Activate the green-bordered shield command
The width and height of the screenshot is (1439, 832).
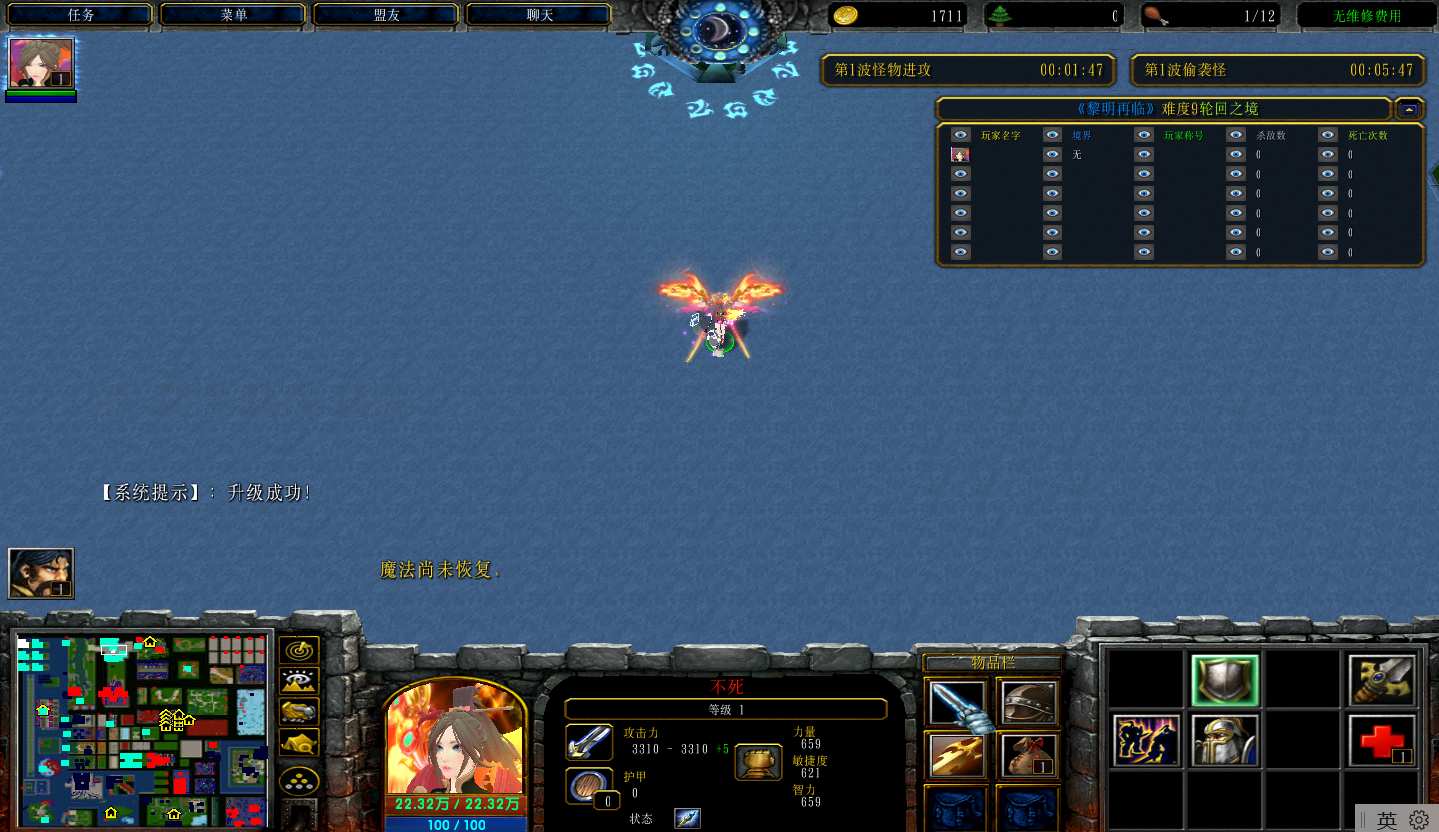(1225, 681)
